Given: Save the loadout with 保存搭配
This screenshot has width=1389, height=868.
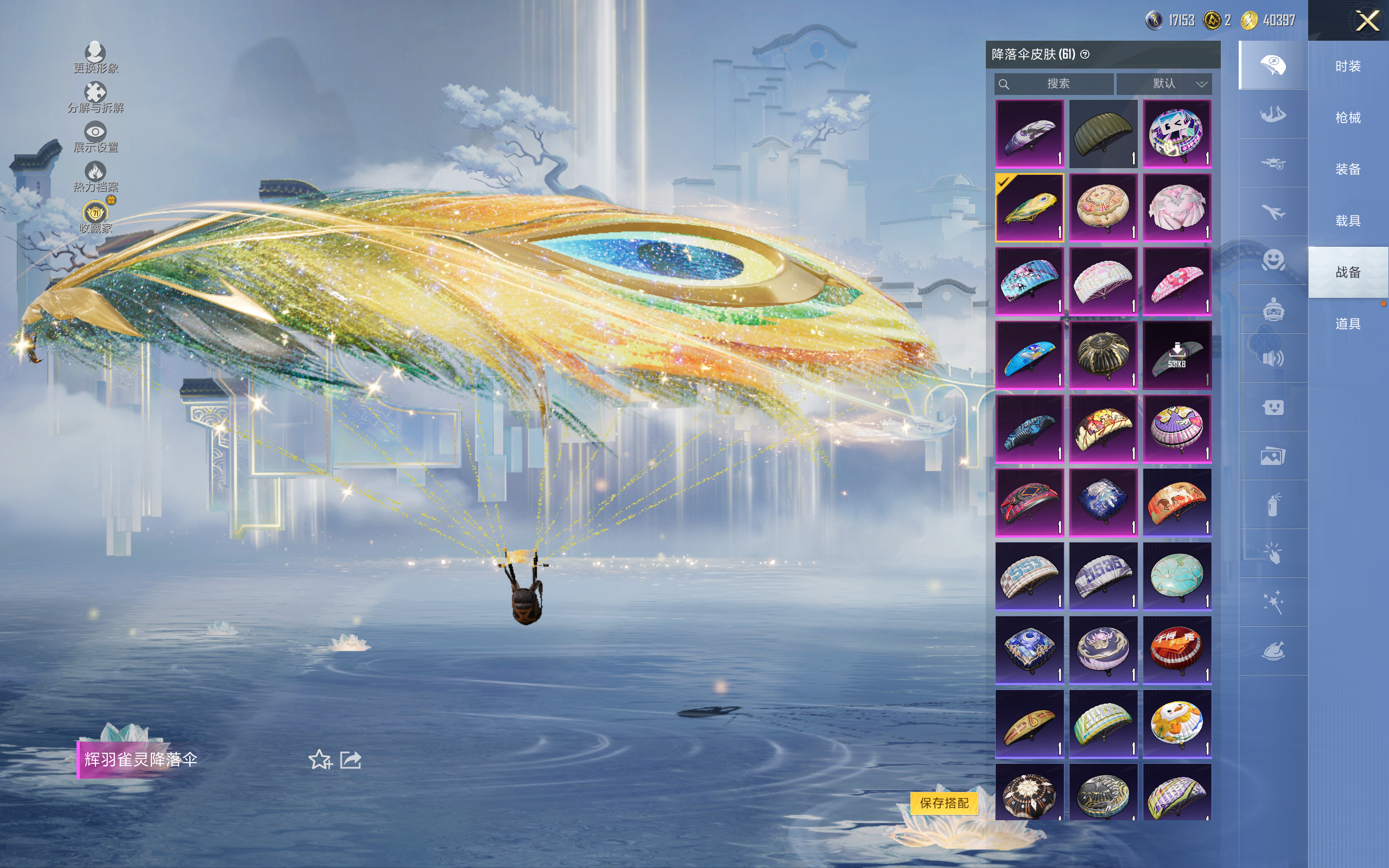Looking at the screenshot, I should [944, 802].
